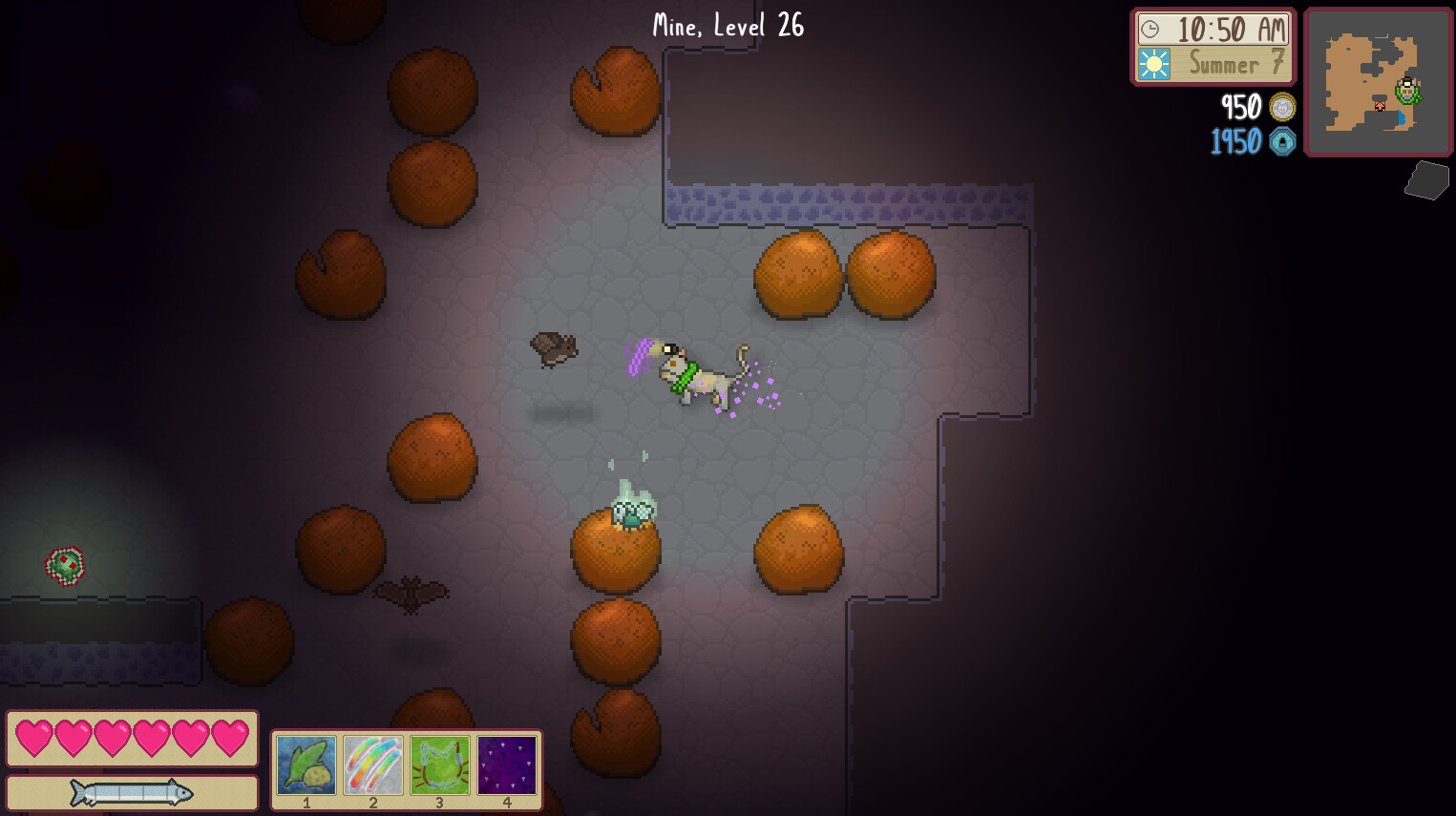The height and width of the screenshot is (816, 1456).
Task: Click the blue octagonal gem currency icon
Action: 1280,143
